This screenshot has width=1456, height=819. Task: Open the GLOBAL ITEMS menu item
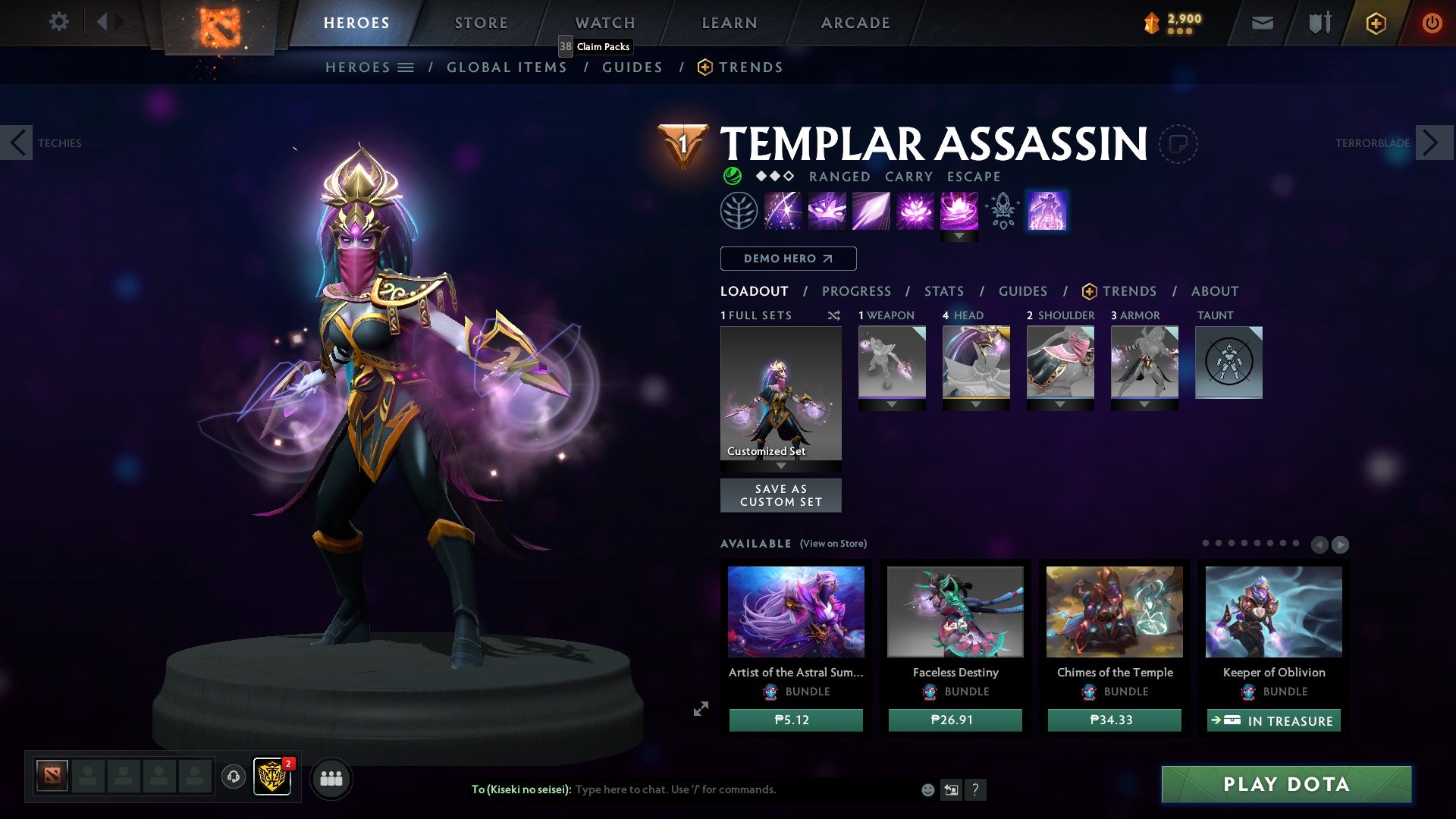click(x=507, y=67)
